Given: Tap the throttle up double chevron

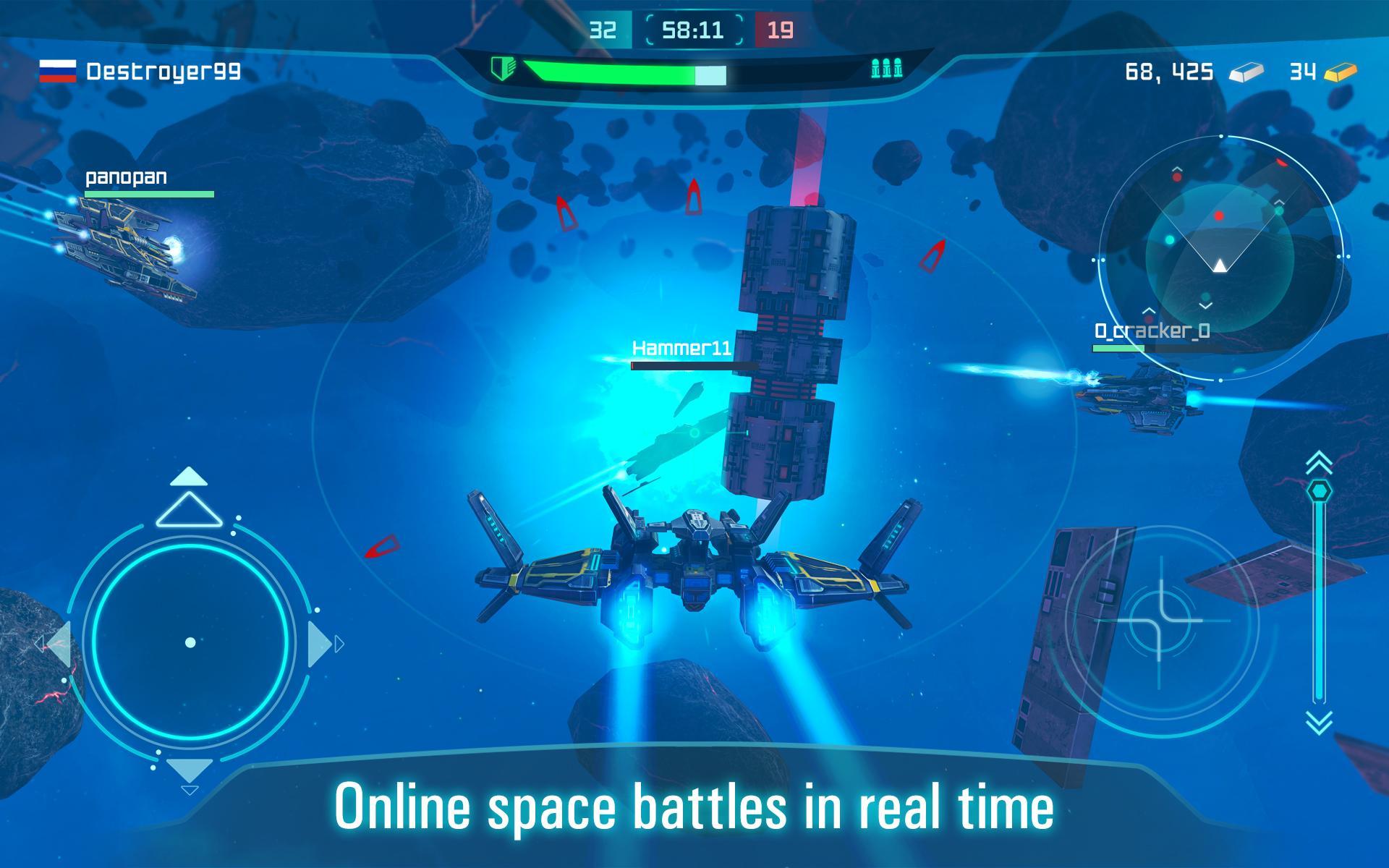Looking at the screenshot, I should point(1320,461).
